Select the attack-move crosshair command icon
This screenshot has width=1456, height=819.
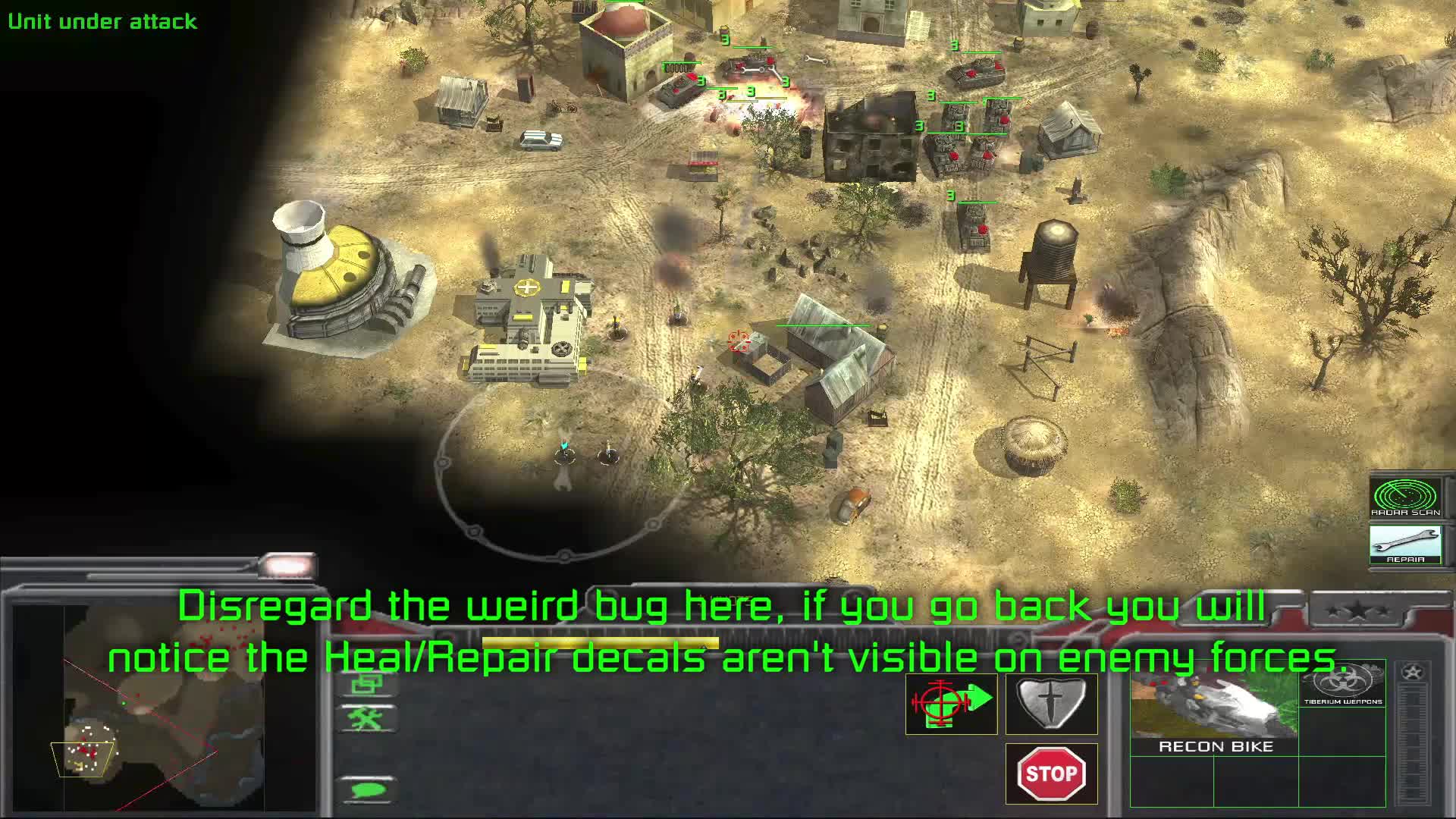point(950,704)
